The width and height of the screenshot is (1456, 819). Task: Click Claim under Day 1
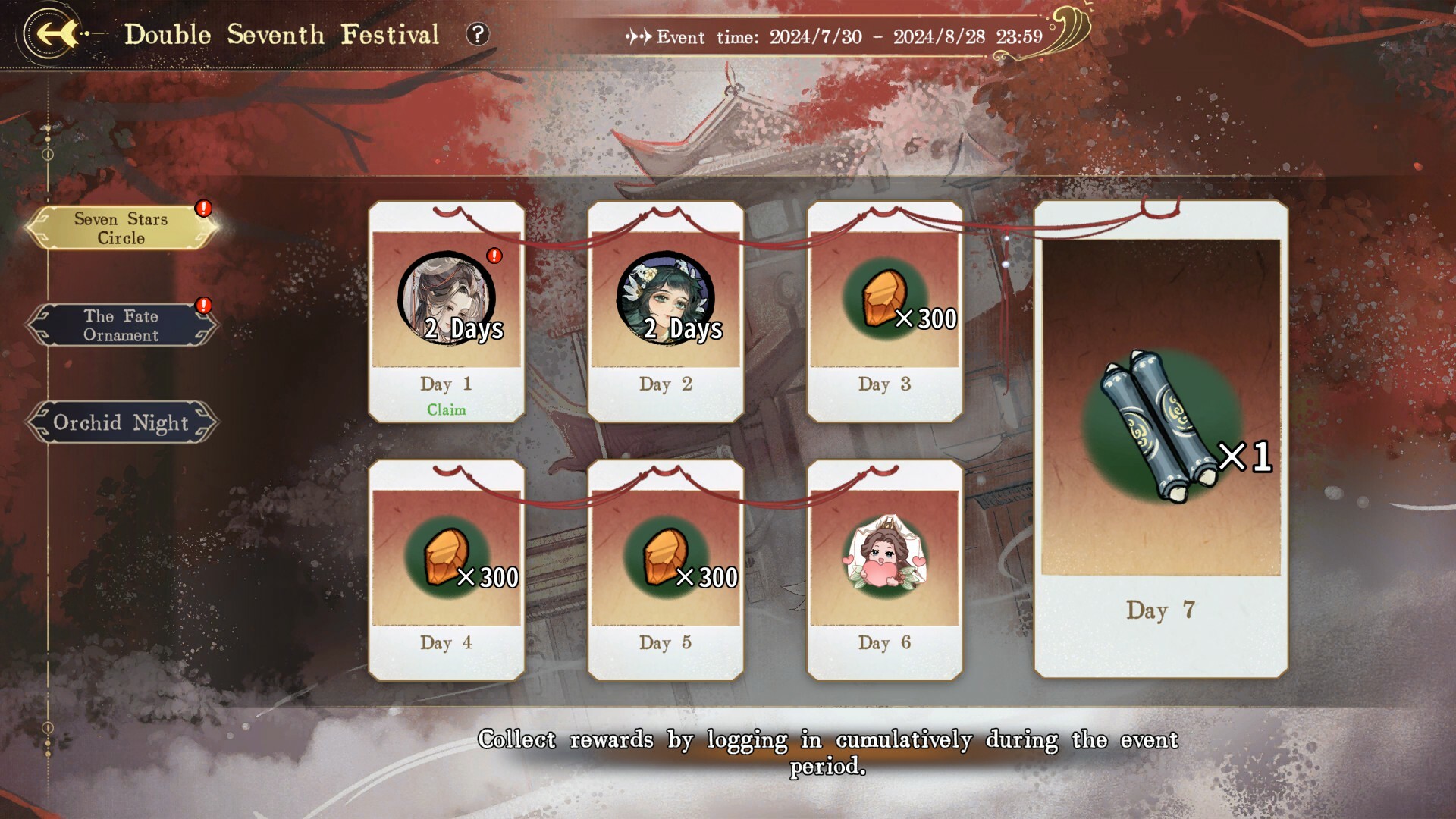click(x=446, y=409)
